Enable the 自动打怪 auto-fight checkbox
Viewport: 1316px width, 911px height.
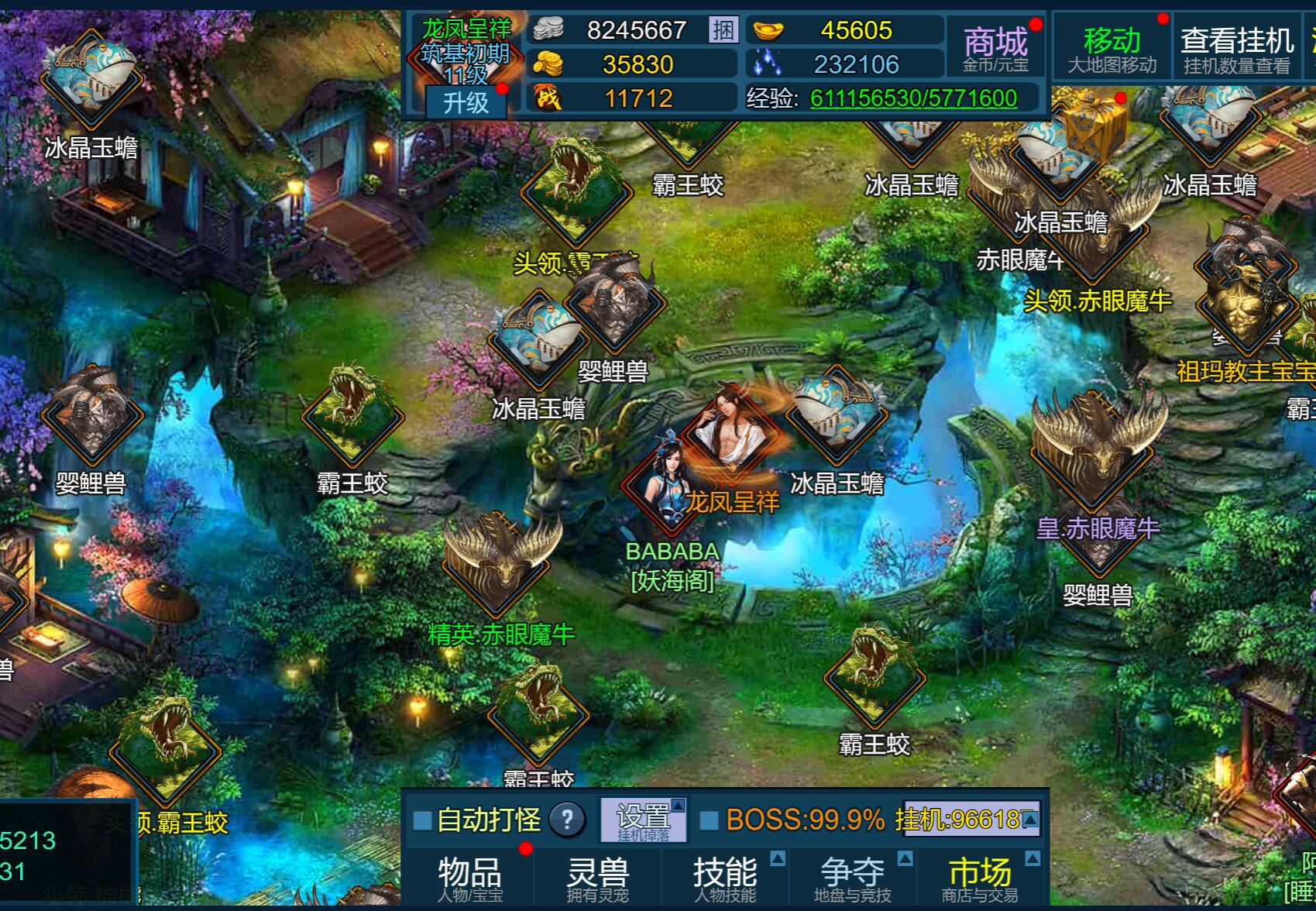click(421, 820)
